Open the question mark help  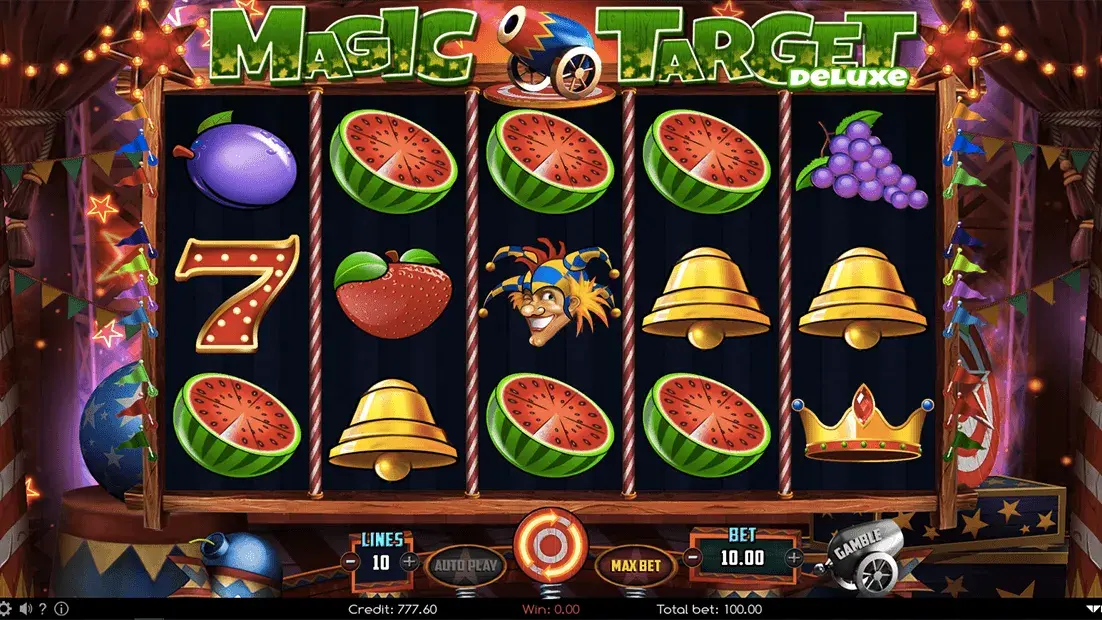click(x=44, y=608)
